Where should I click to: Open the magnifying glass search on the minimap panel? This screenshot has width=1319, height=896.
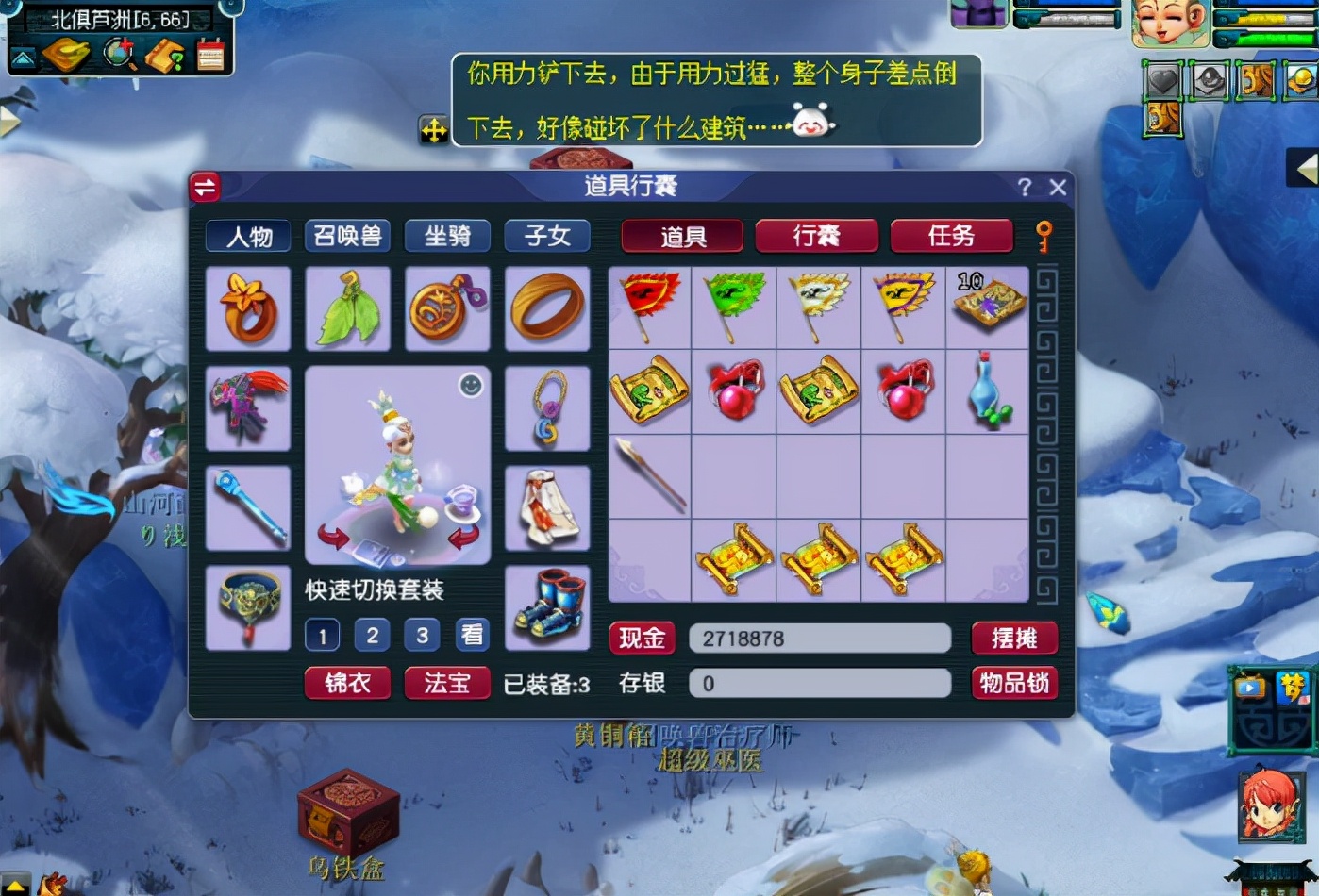[117, 55]
